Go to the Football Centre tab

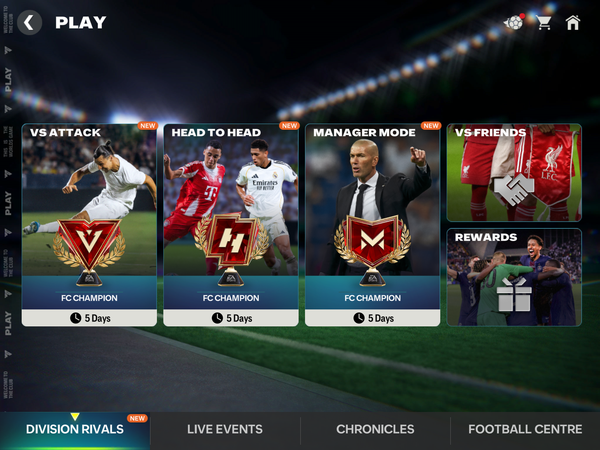click(x=525, y=429)
